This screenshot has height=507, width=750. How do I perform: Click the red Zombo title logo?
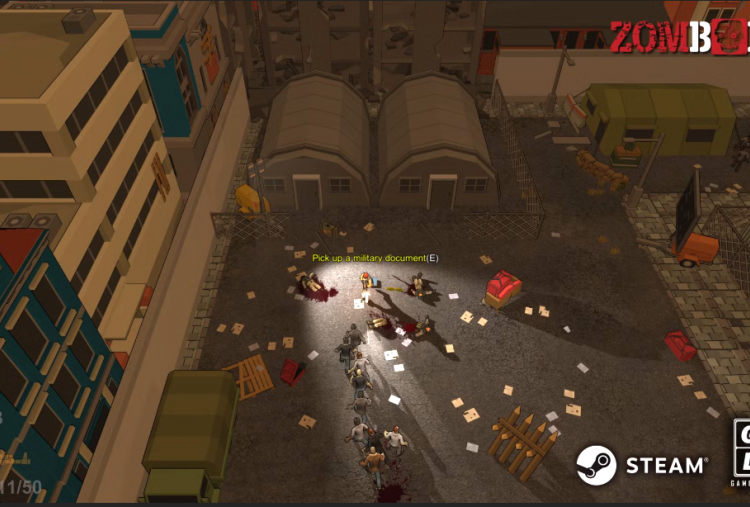pyautogui.click(x=679, y=36)
